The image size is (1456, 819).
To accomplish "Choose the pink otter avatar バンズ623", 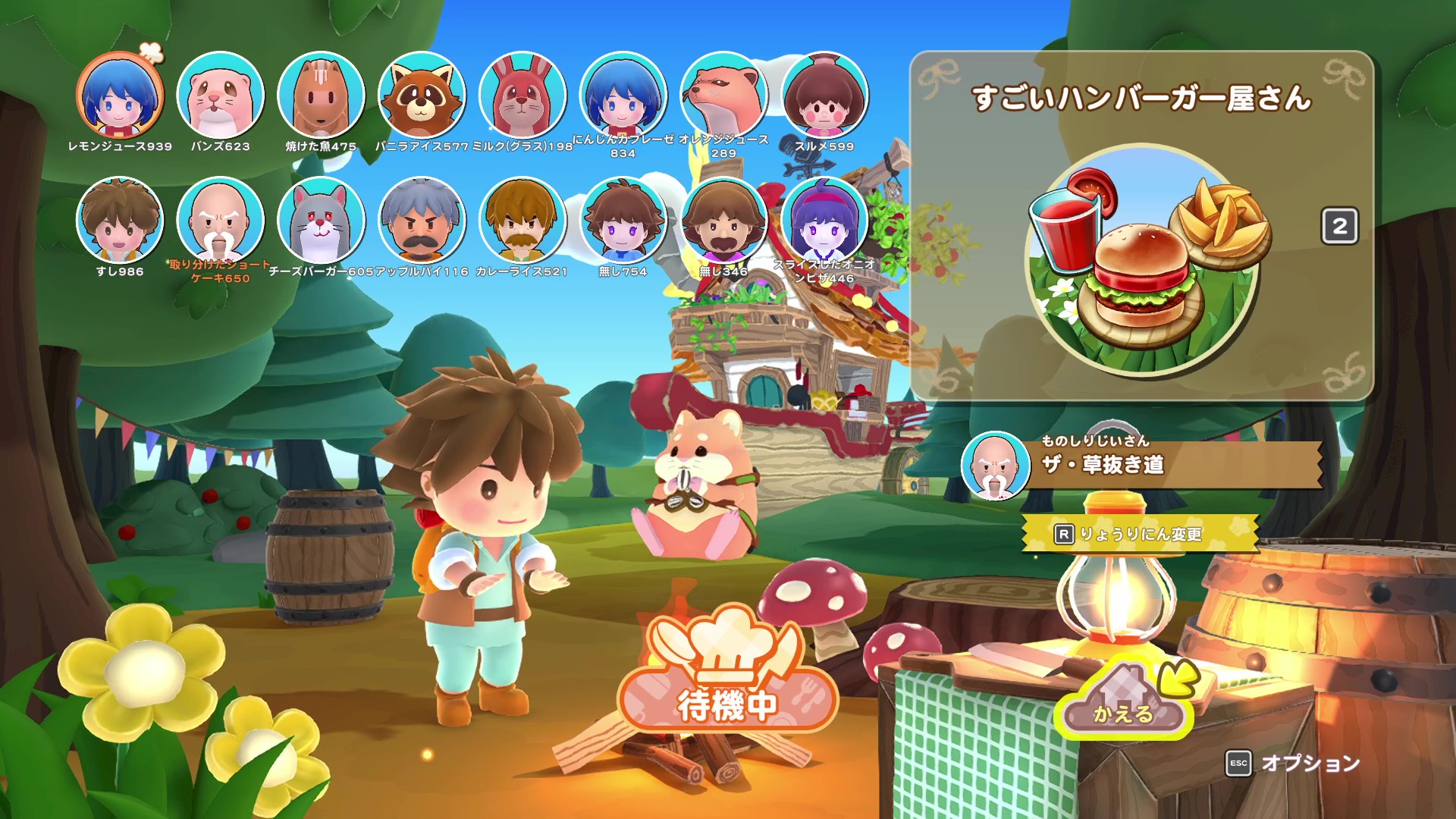I will click(x=220, y=96).
